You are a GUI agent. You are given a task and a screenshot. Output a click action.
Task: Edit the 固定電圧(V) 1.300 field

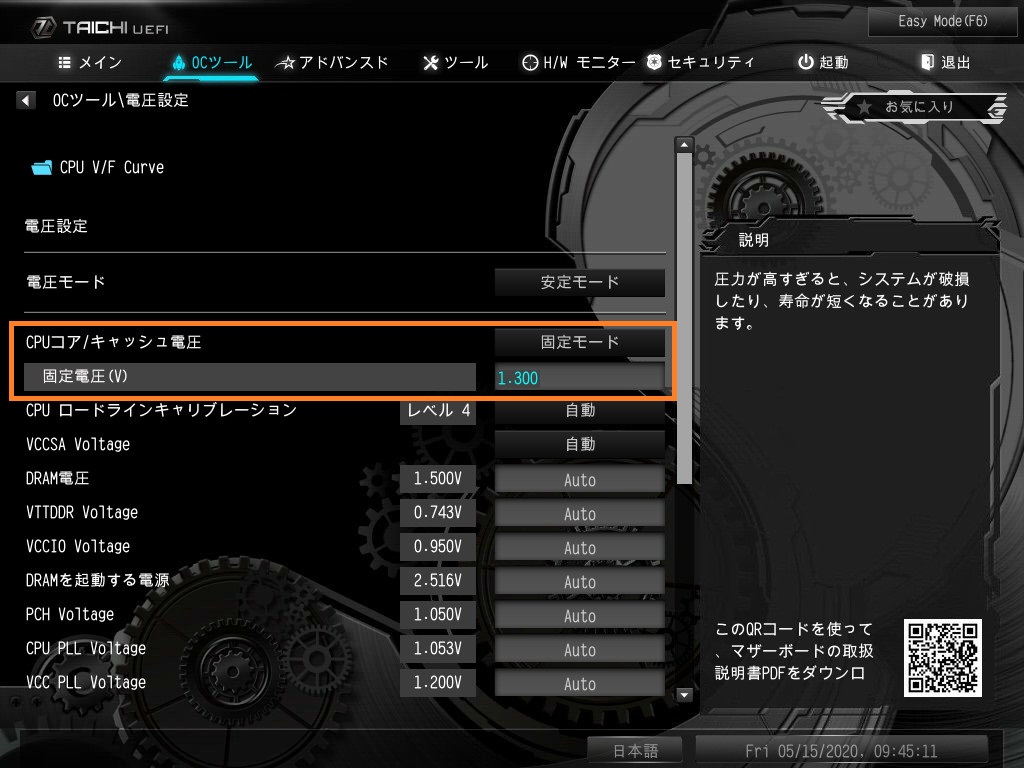580,377
